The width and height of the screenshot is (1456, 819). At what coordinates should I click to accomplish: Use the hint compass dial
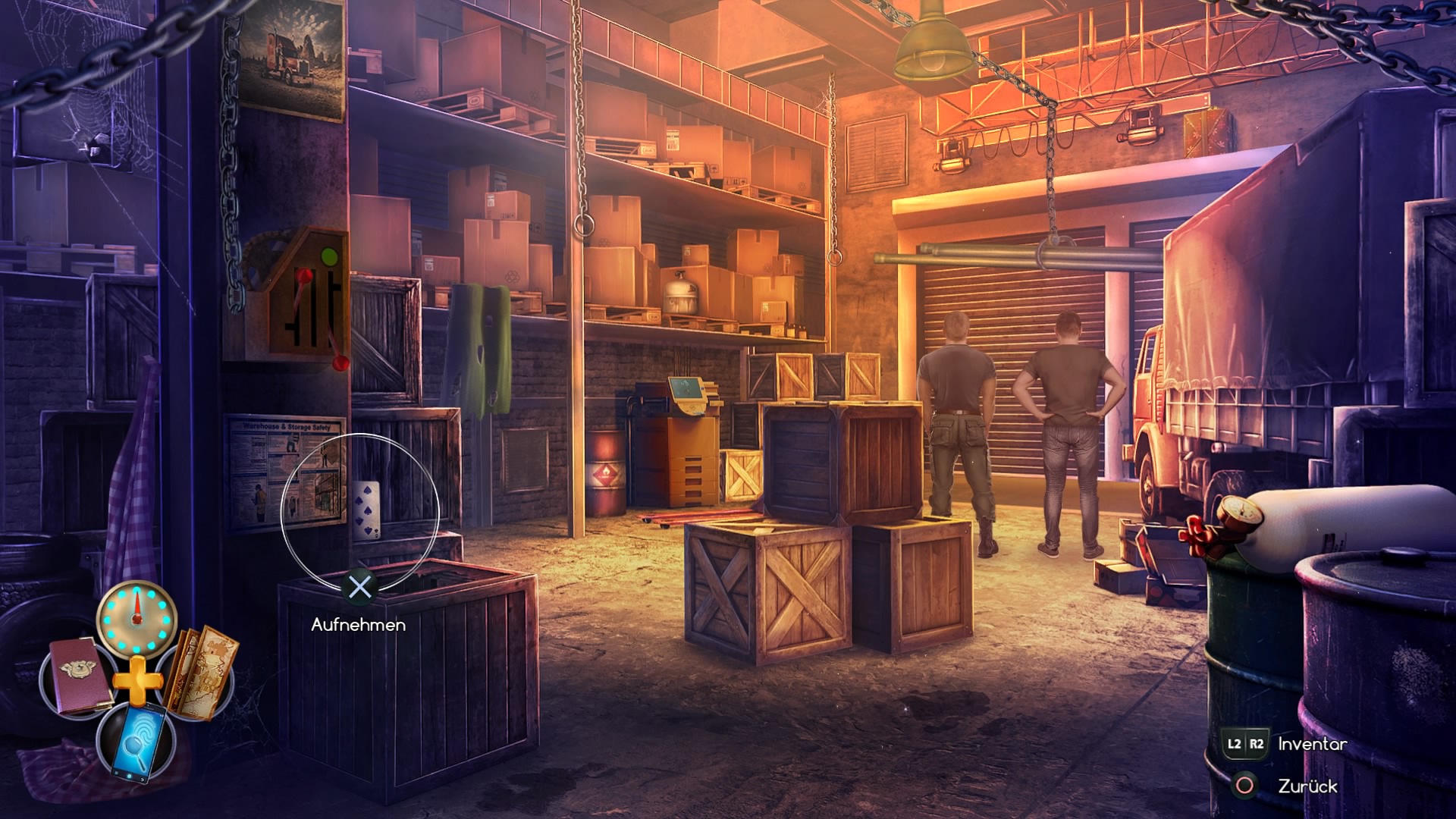pyautogui.click(x=137, y=618)
